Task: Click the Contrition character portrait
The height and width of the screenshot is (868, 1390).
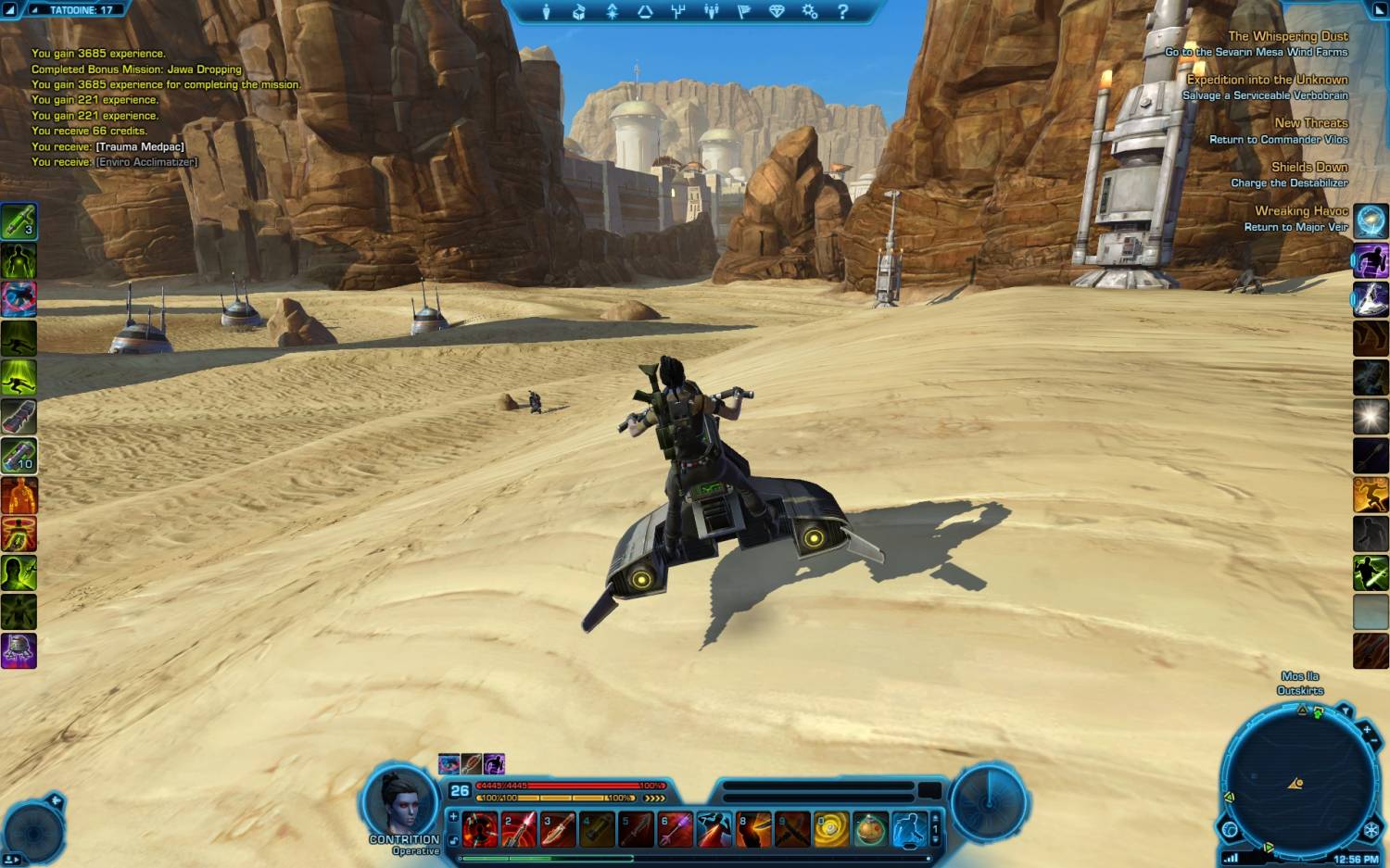Action: point(399,802)
